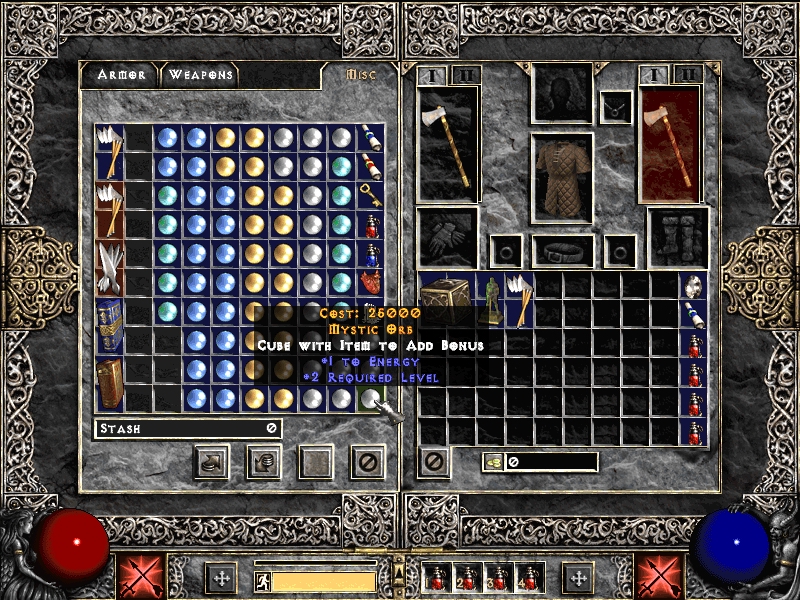
Task: Open the left attack skill selector
Action: coord(138,577)
